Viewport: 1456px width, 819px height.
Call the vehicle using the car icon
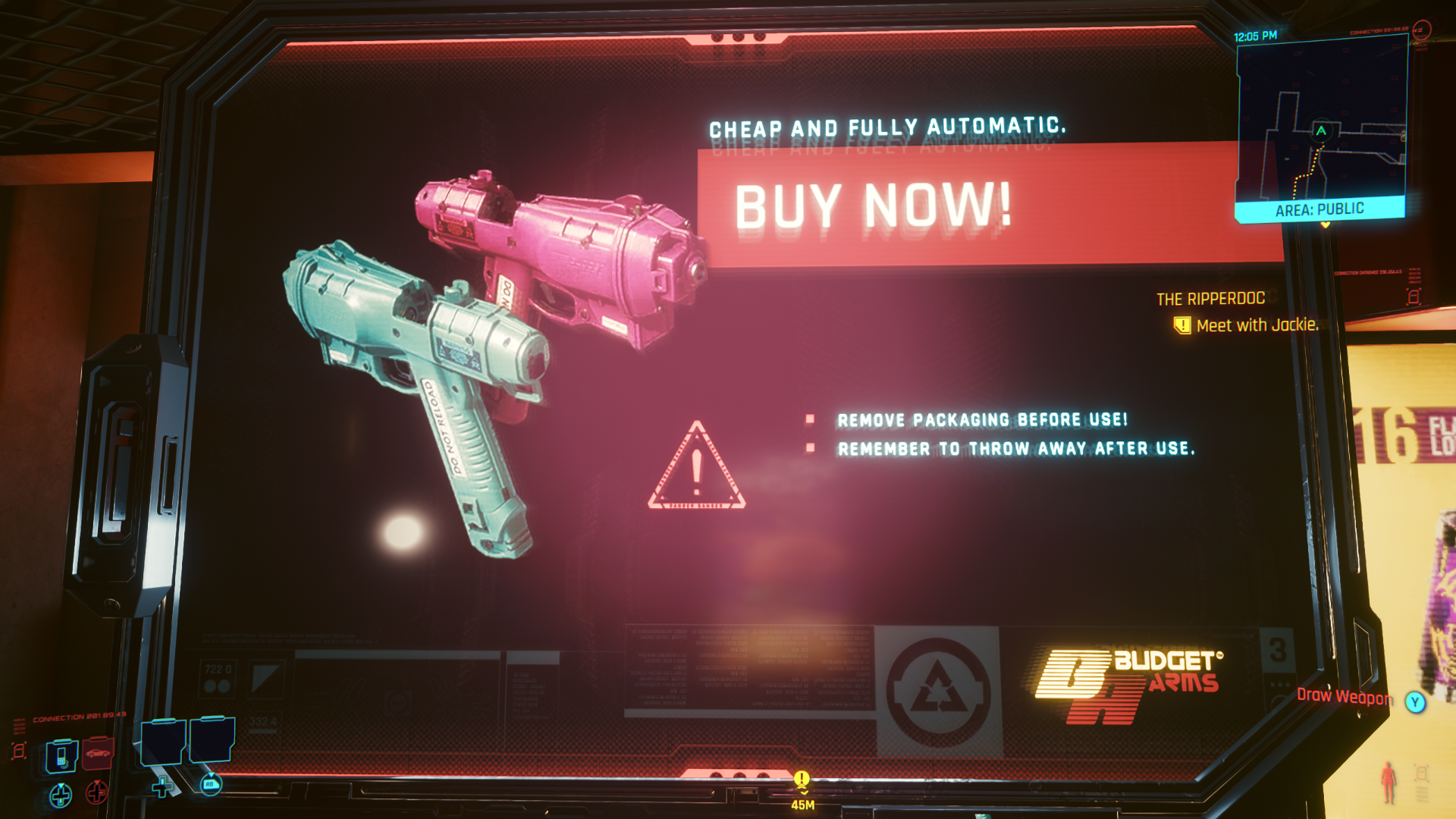[98, 753]
